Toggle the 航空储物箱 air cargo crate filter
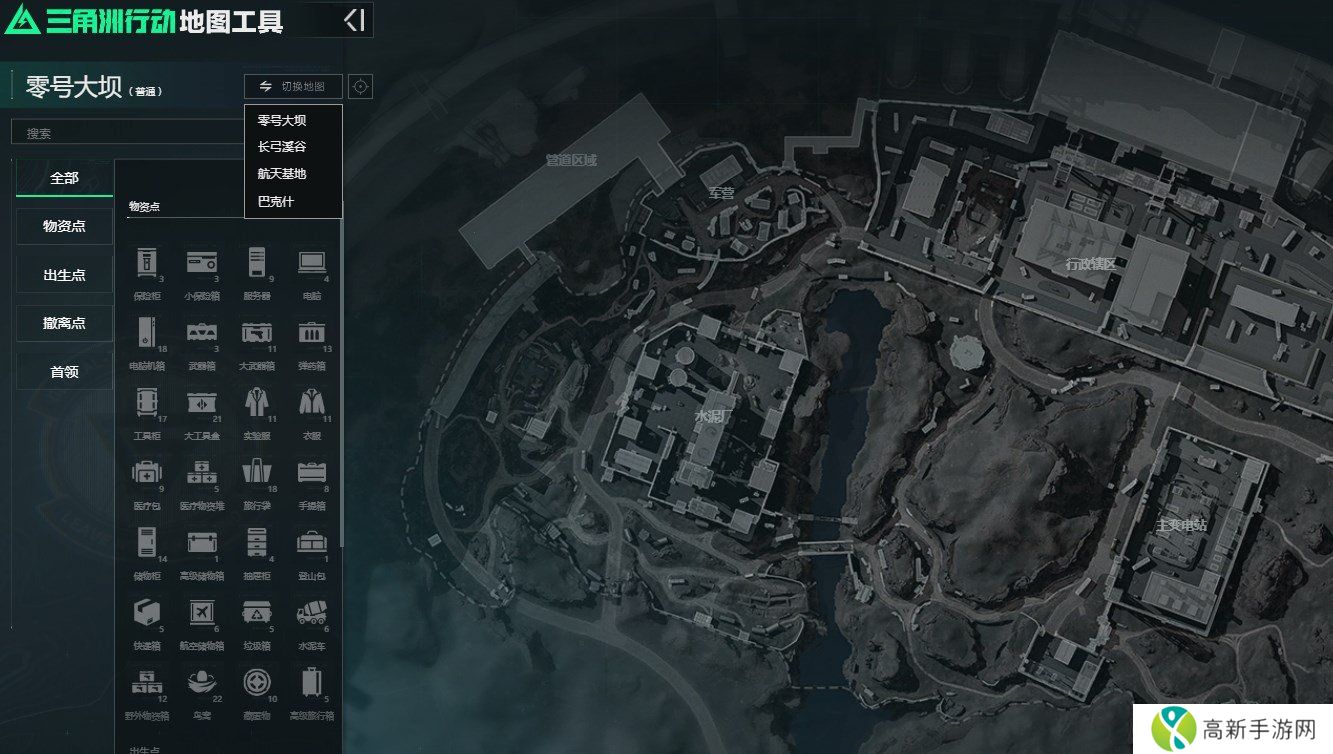 pos(202,619)
